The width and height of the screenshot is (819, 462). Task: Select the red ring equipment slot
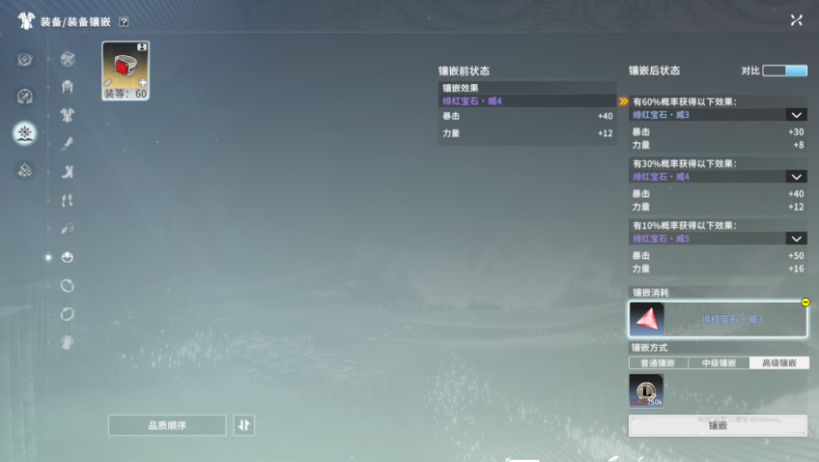(125, 67)
